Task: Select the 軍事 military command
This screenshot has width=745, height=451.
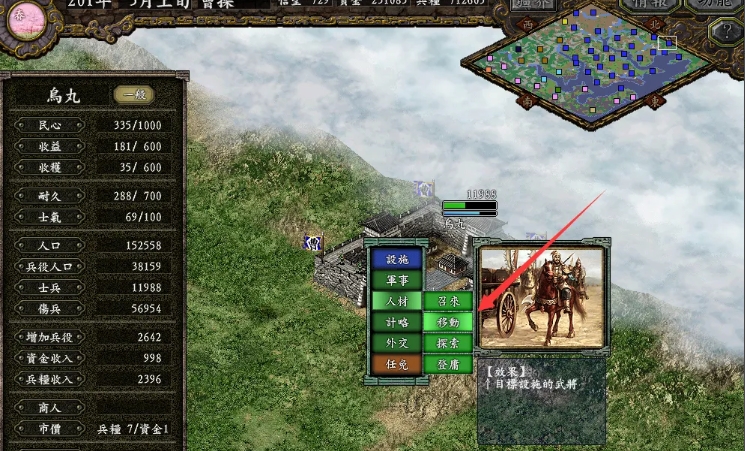Action: pos(397,280)
